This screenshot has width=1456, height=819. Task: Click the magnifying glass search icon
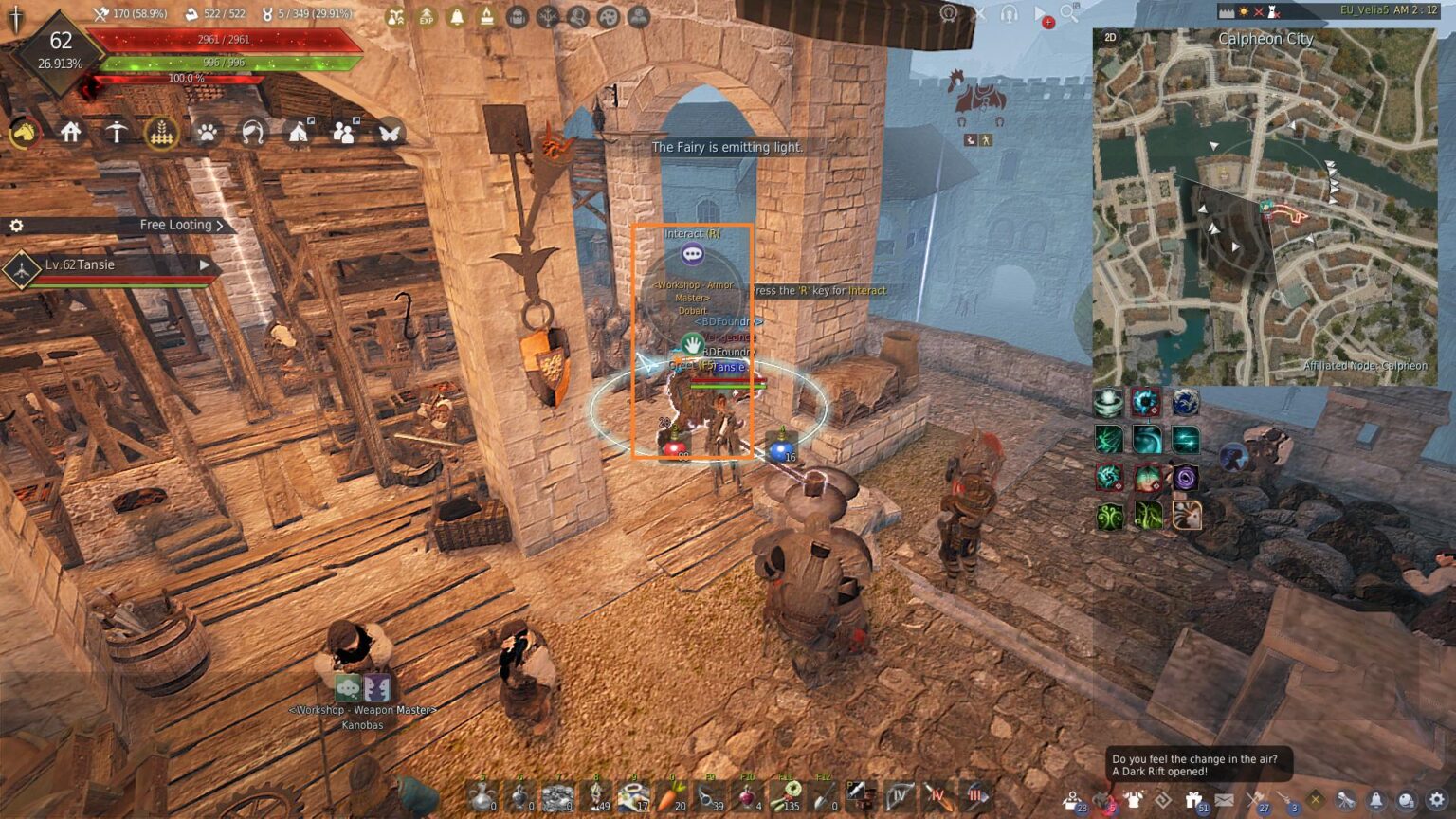point(1069,13)
